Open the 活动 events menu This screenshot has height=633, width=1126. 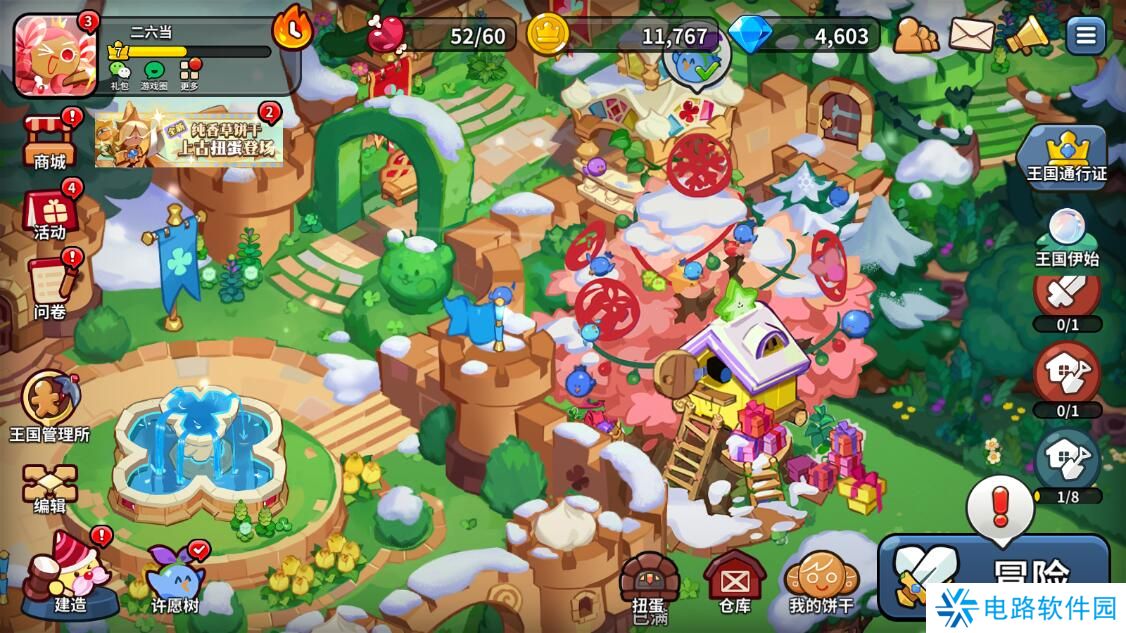50,212
